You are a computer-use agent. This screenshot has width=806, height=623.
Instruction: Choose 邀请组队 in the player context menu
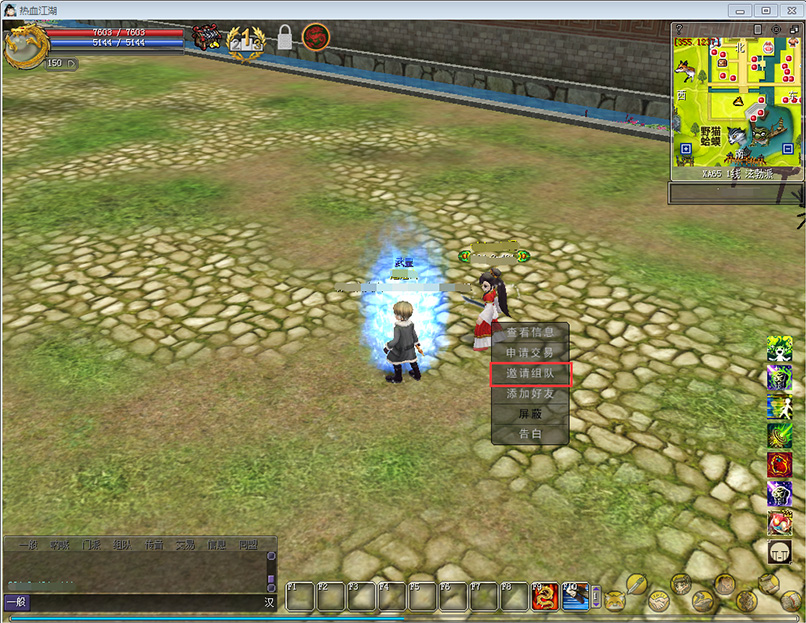(530, 374)
